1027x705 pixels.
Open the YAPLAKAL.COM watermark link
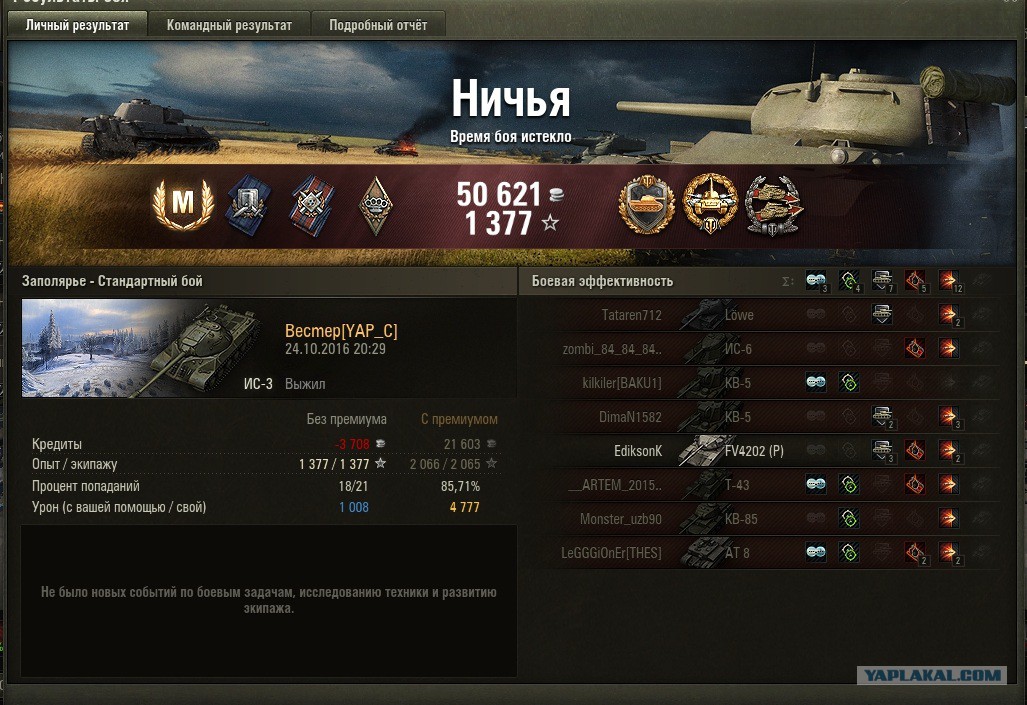[x=932, y=676]
